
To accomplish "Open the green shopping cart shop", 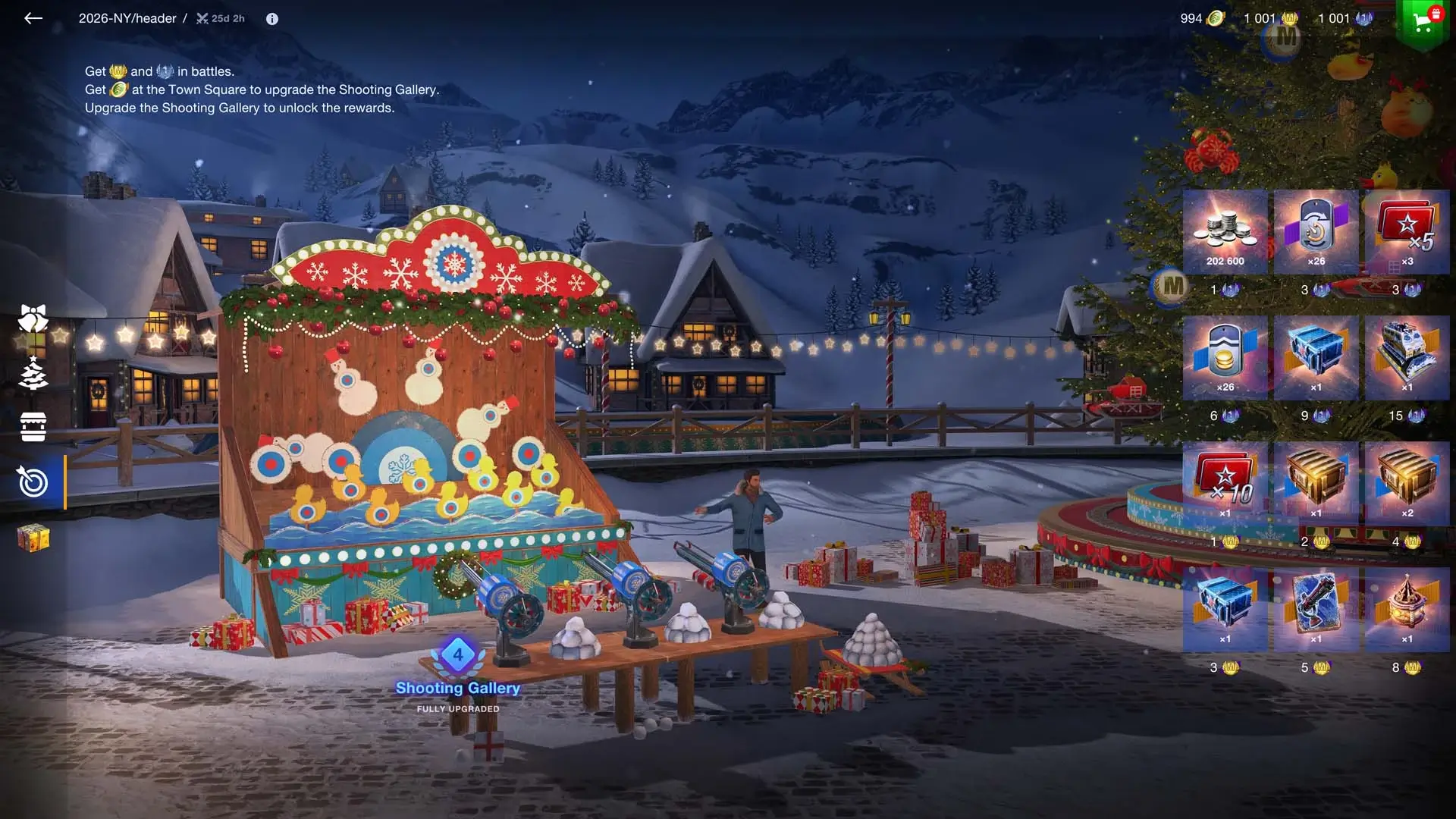I will [x=1422, y=21].
